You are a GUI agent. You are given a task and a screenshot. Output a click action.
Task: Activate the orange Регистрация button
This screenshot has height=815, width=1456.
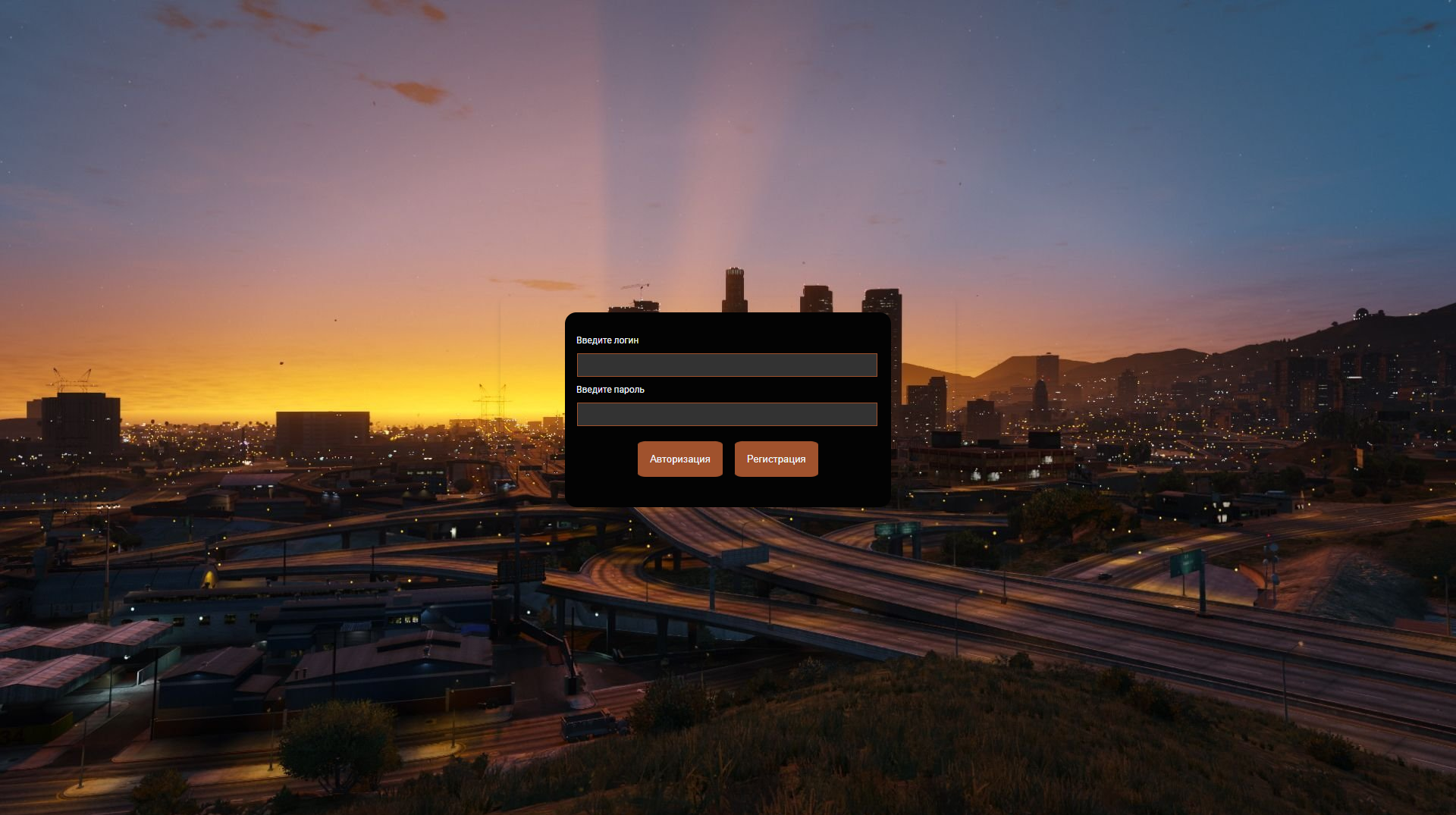coord(776,459)
